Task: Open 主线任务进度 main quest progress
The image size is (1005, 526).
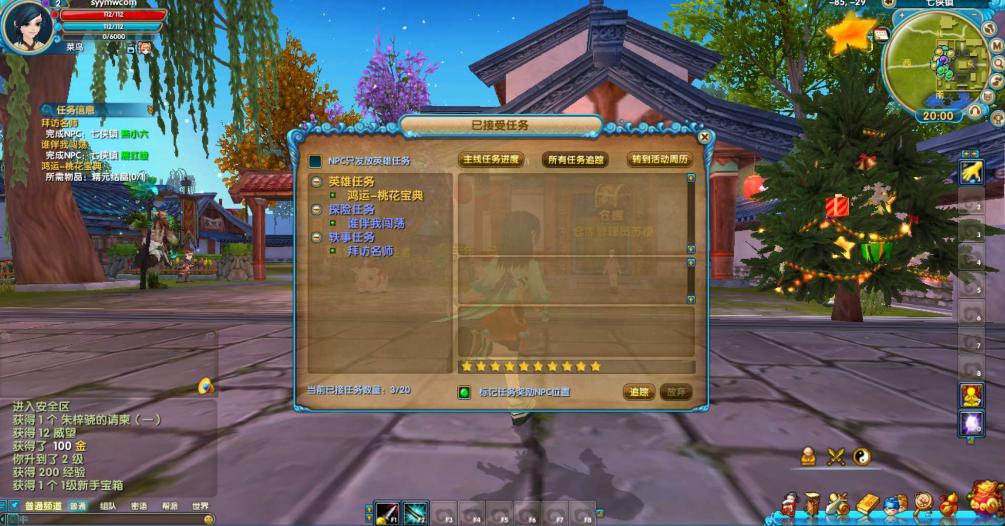Action: coord(493,160)
